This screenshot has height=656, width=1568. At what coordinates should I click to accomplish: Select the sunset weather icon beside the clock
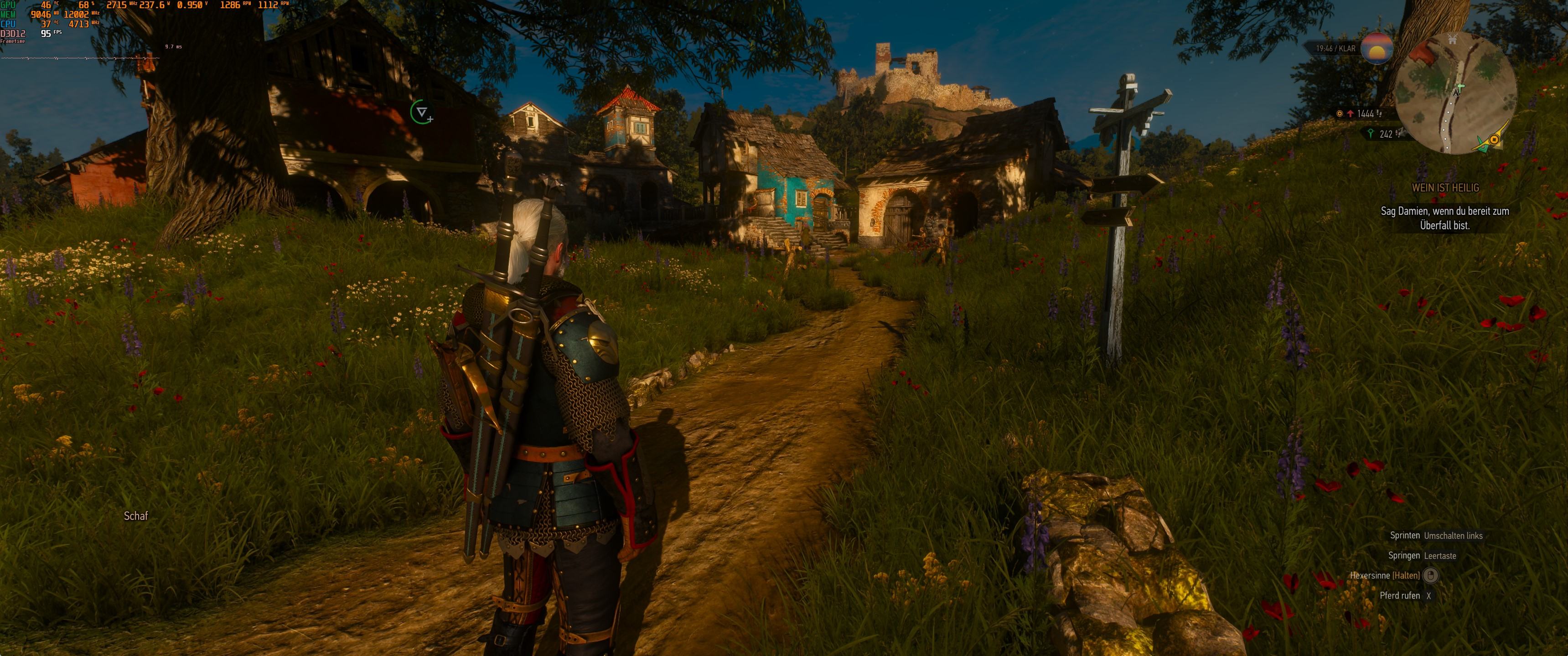(x=1377, y=49)
